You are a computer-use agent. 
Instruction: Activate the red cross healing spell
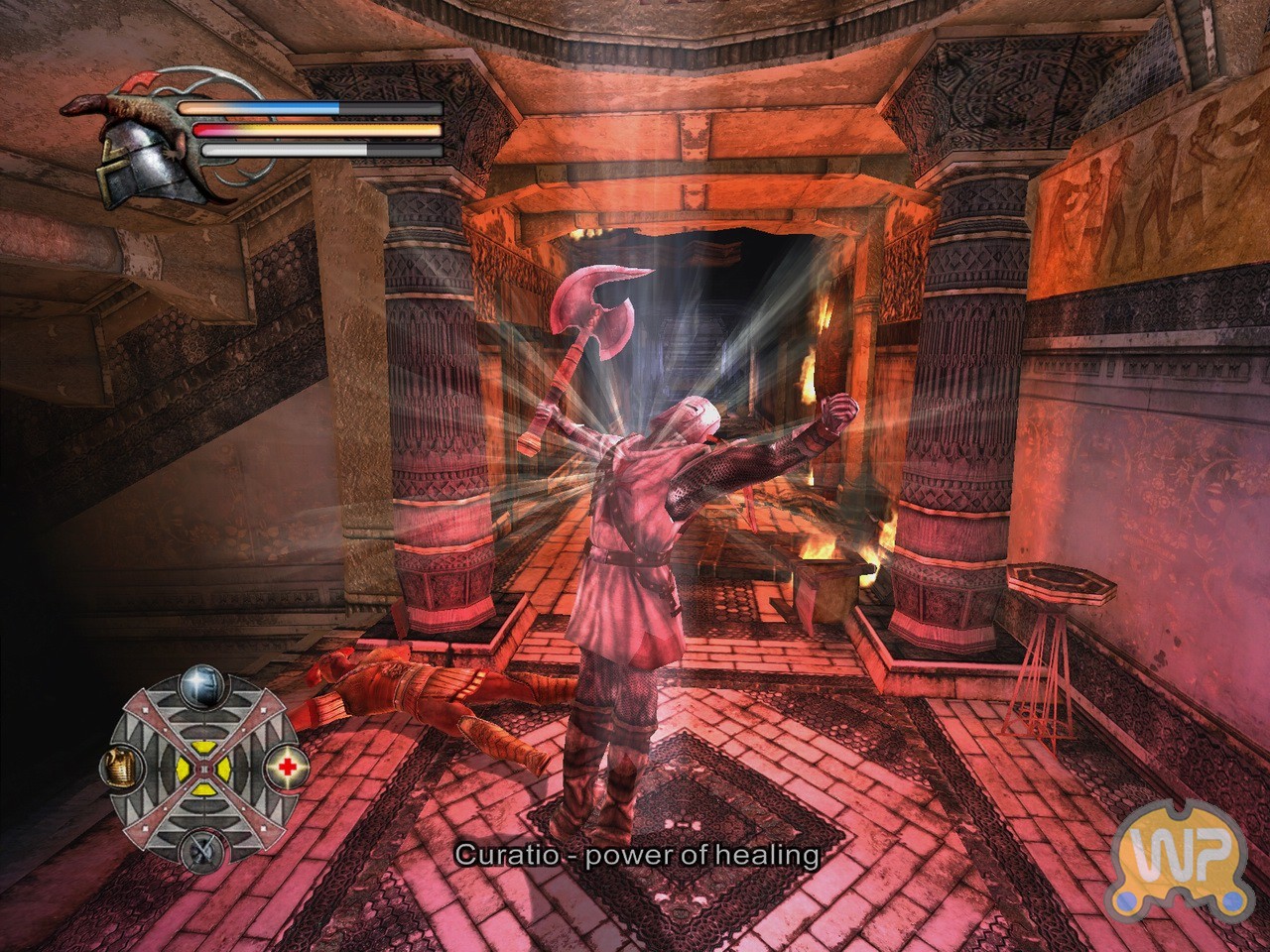(288, 766)
